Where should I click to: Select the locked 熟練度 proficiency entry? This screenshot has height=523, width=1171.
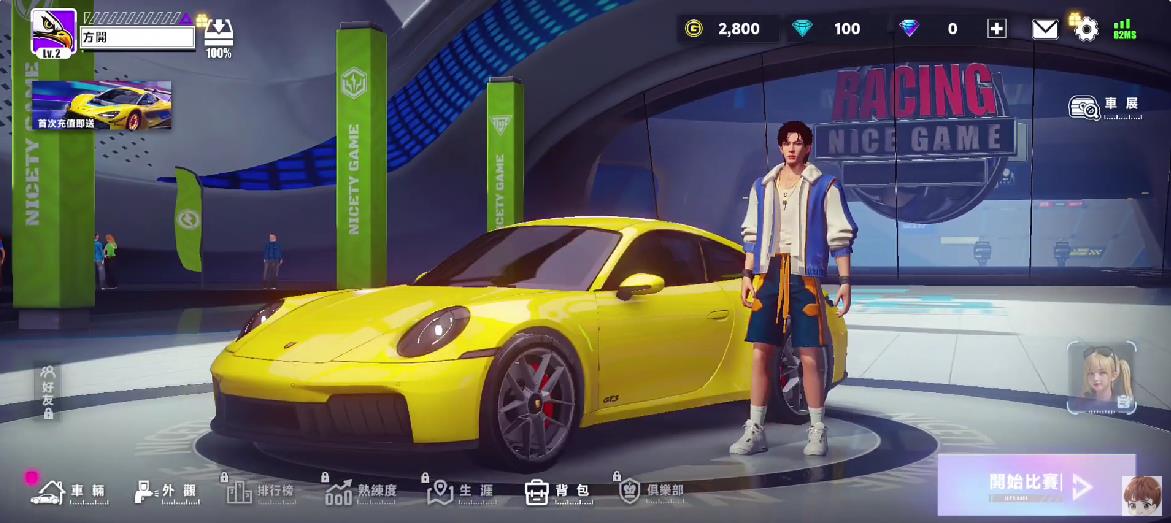361,491
